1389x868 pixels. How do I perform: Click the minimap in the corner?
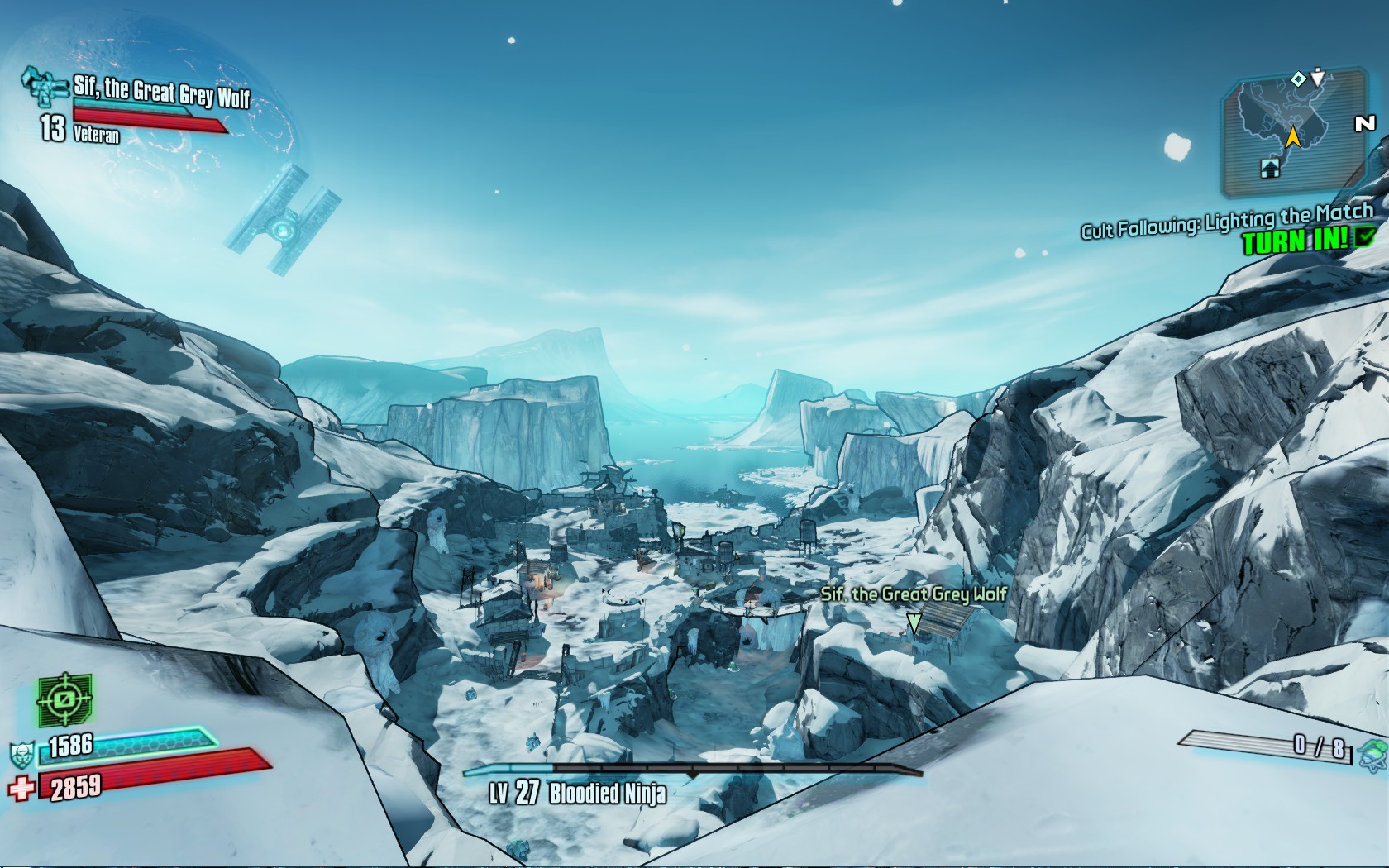pos(1291,132)
